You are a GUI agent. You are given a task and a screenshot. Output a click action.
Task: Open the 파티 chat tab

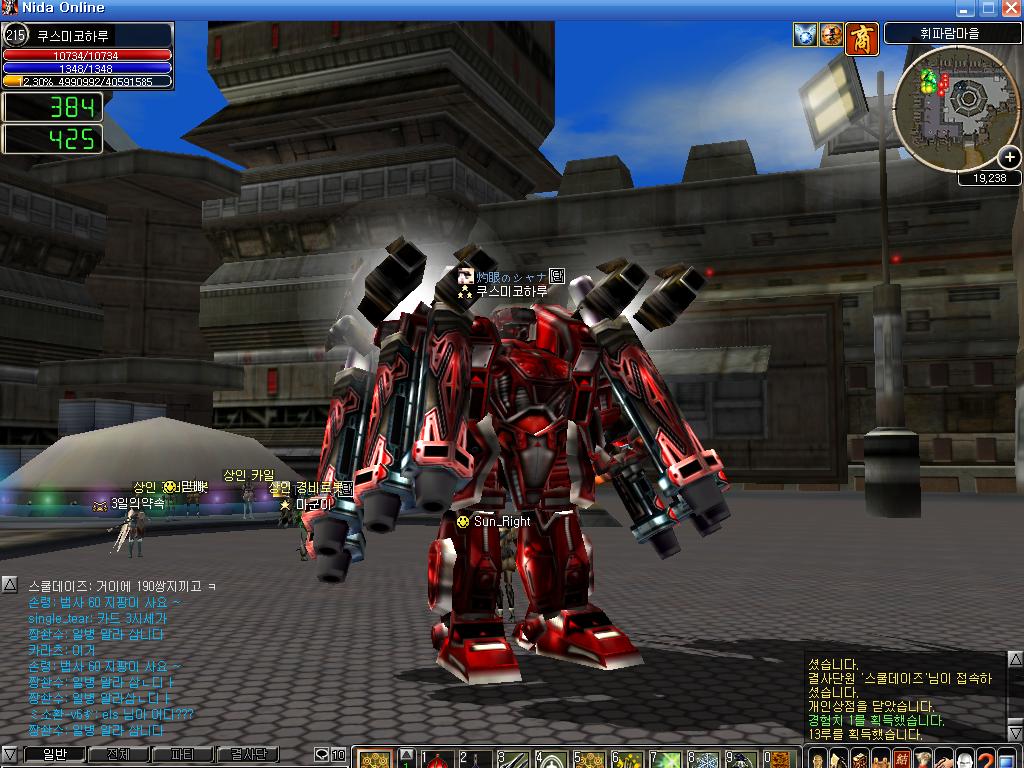pyautogui.click(x=183, y=755)
